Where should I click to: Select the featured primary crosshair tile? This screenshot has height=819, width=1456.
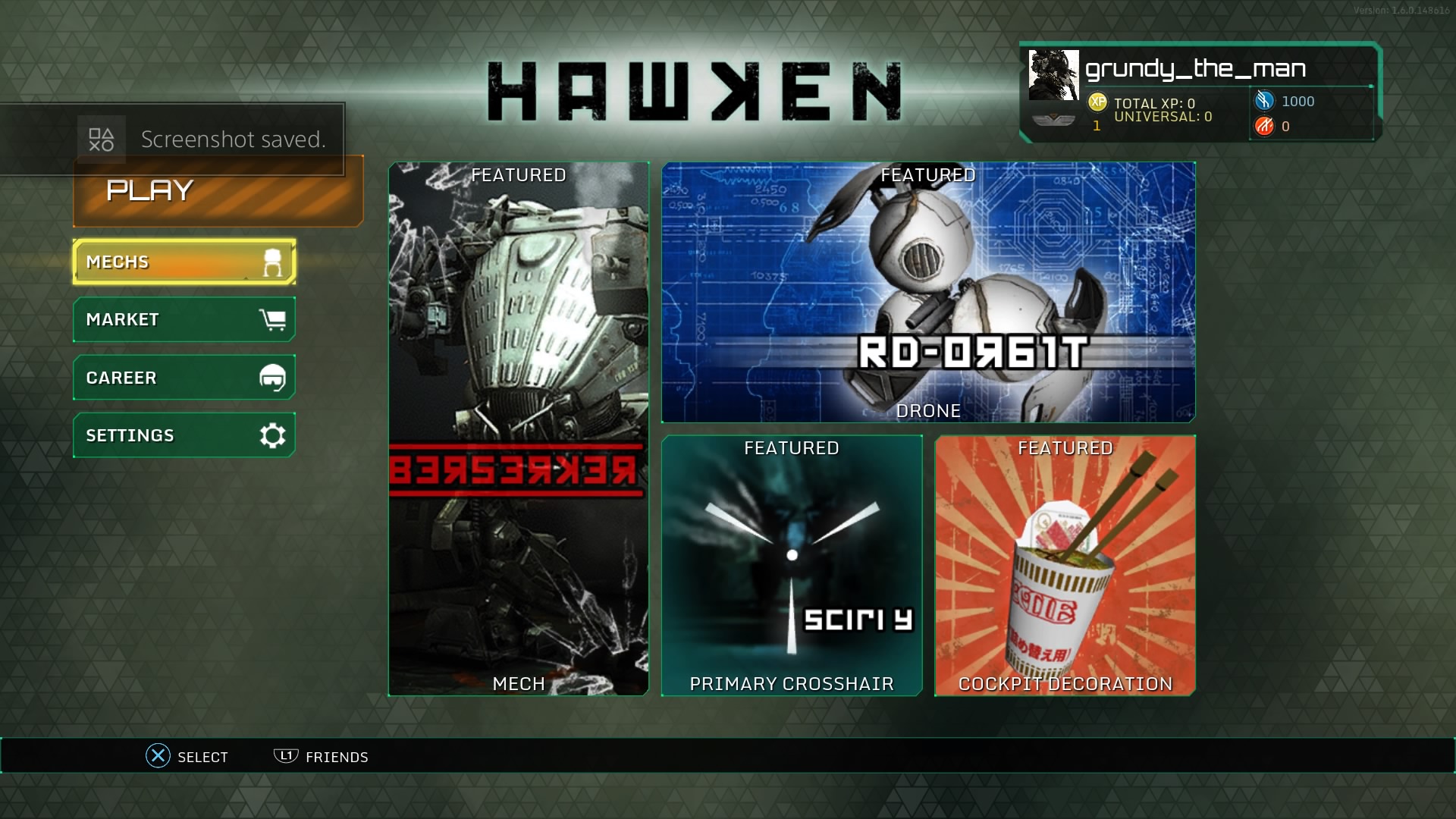click(x=792, y=565)
